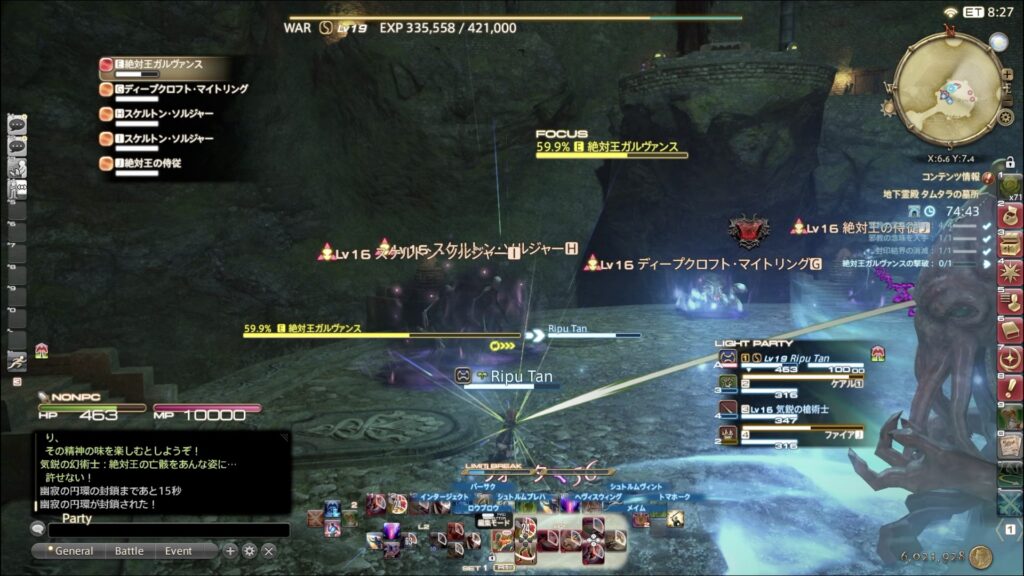Click the sprint running-figure icon
The height and width of the screenshot is (576, 1024).
click(16, 362)
